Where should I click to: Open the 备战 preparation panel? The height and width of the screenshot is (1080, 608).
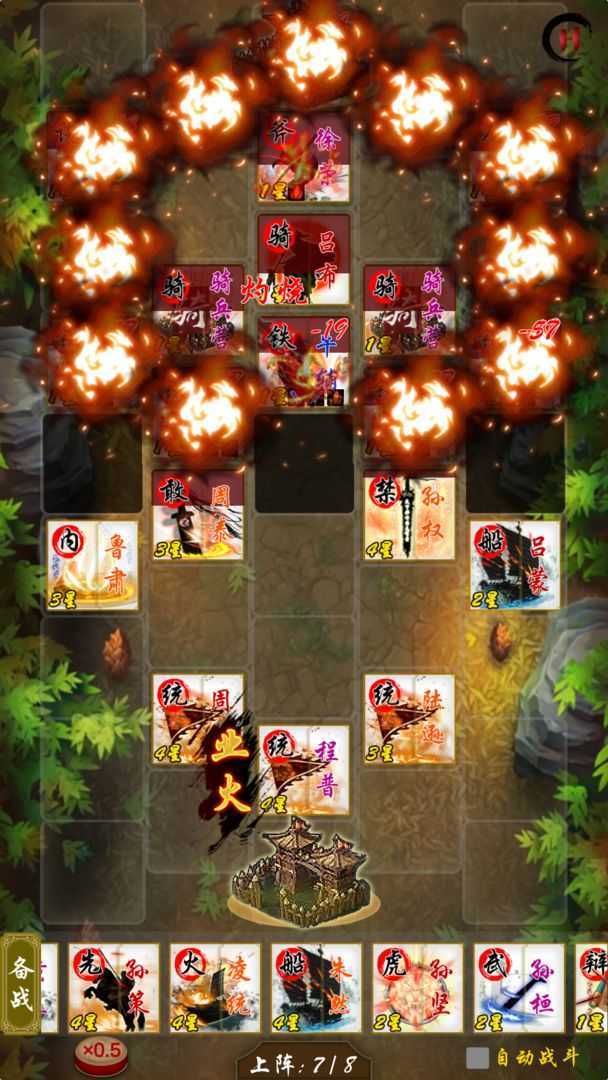pyautogui.click(x=21, y=984)
